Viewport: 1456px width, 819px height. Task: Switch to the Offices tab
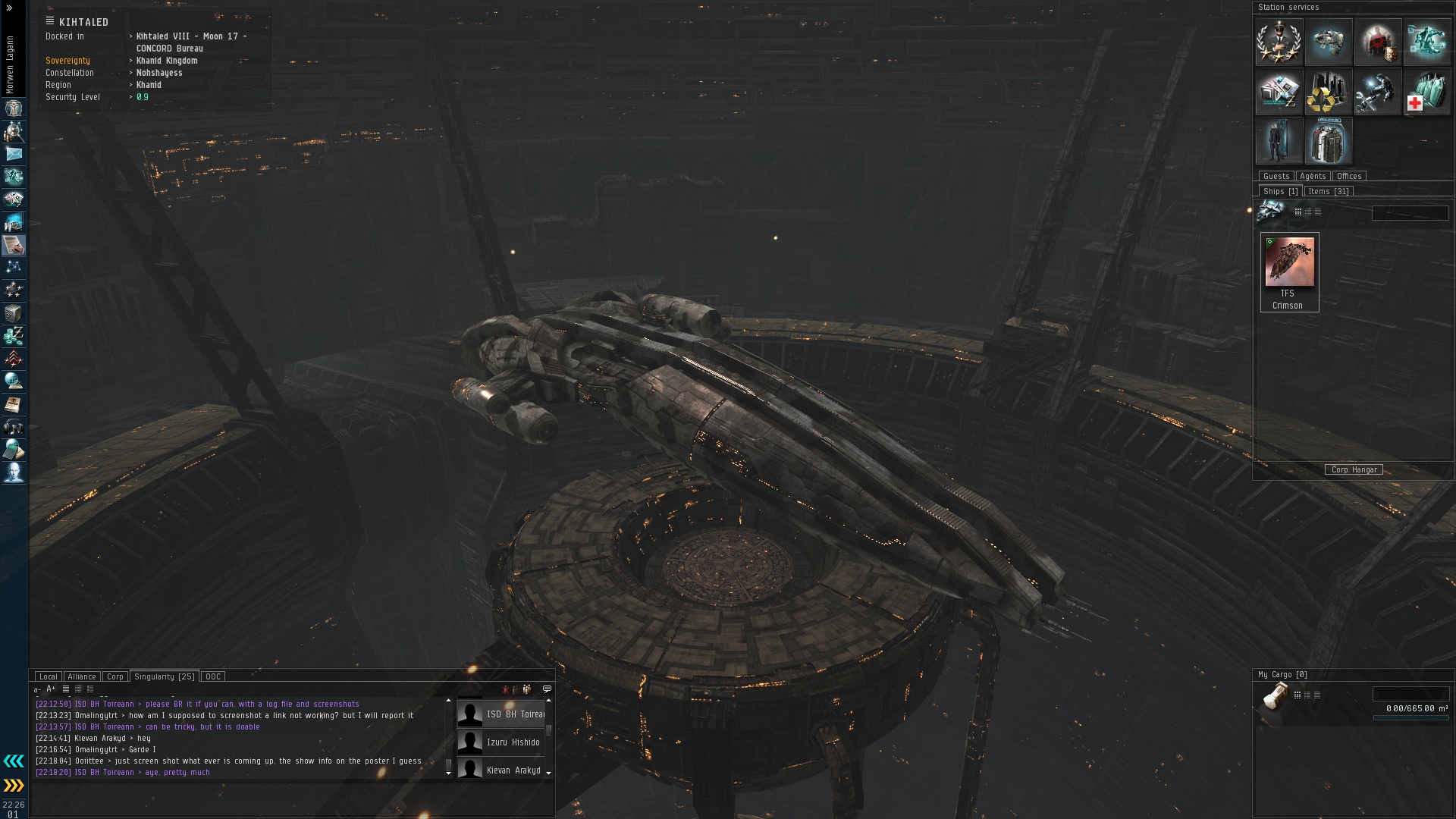tap(1349, 176)
